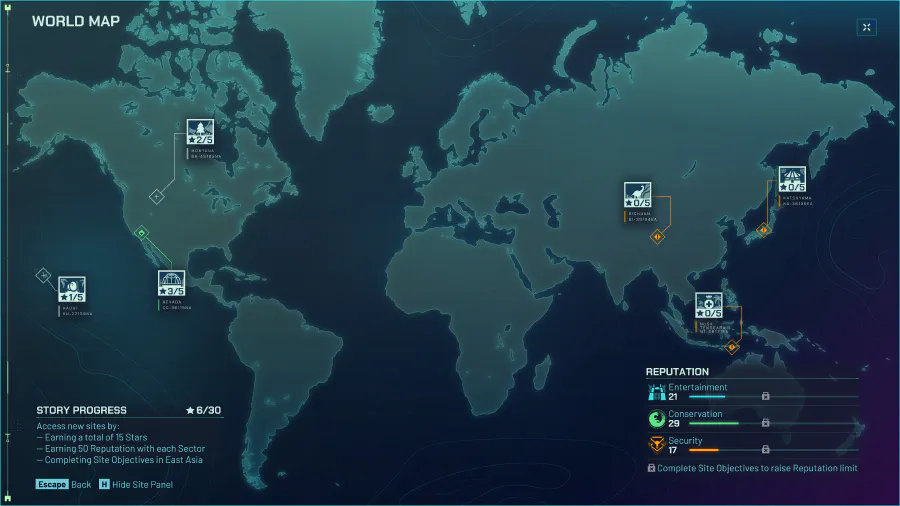Click the orange map marker in Japan
This screenshot has width=900, height=506.
click(x=764, y=230)
